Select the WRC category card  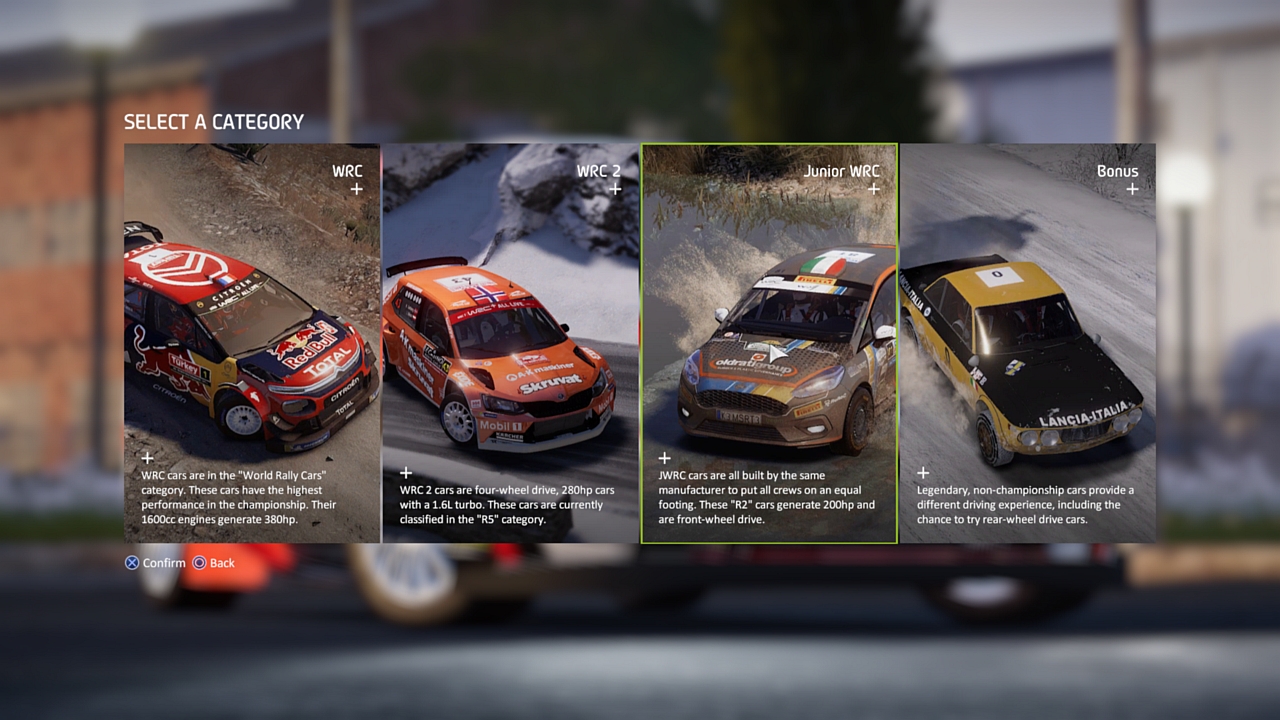[x=252, y=343]
